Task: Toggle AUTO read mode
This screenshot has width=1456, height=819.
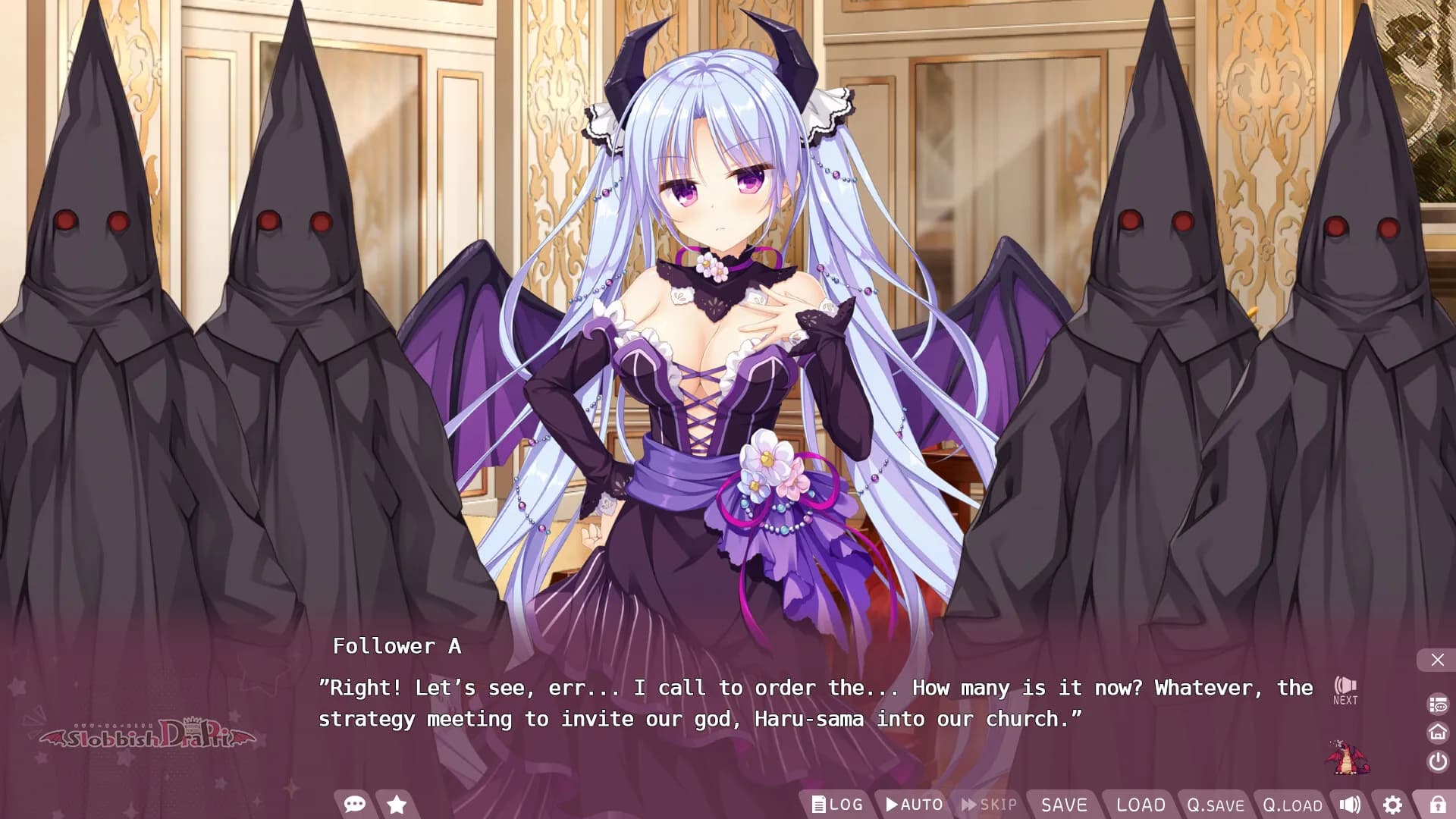Action: [912, 805]
